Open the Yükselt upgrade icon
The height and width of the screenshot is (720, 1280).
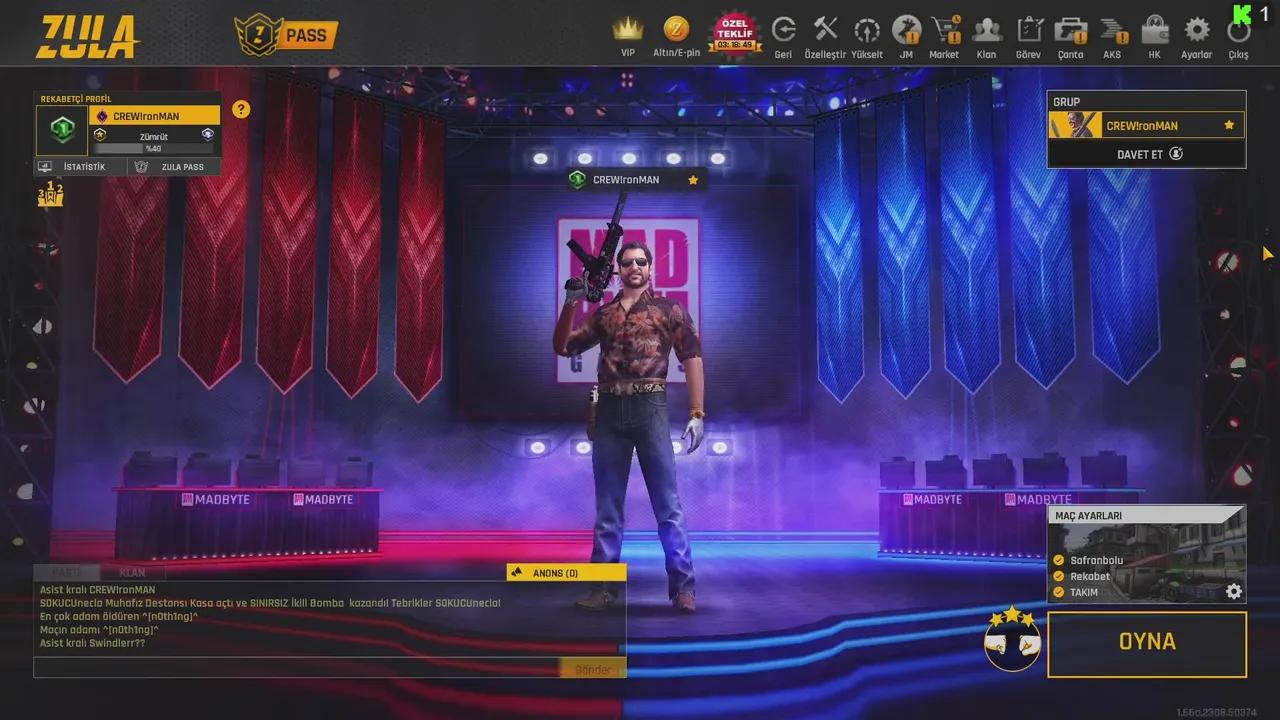pyautogui.click(x=866, y=30)
